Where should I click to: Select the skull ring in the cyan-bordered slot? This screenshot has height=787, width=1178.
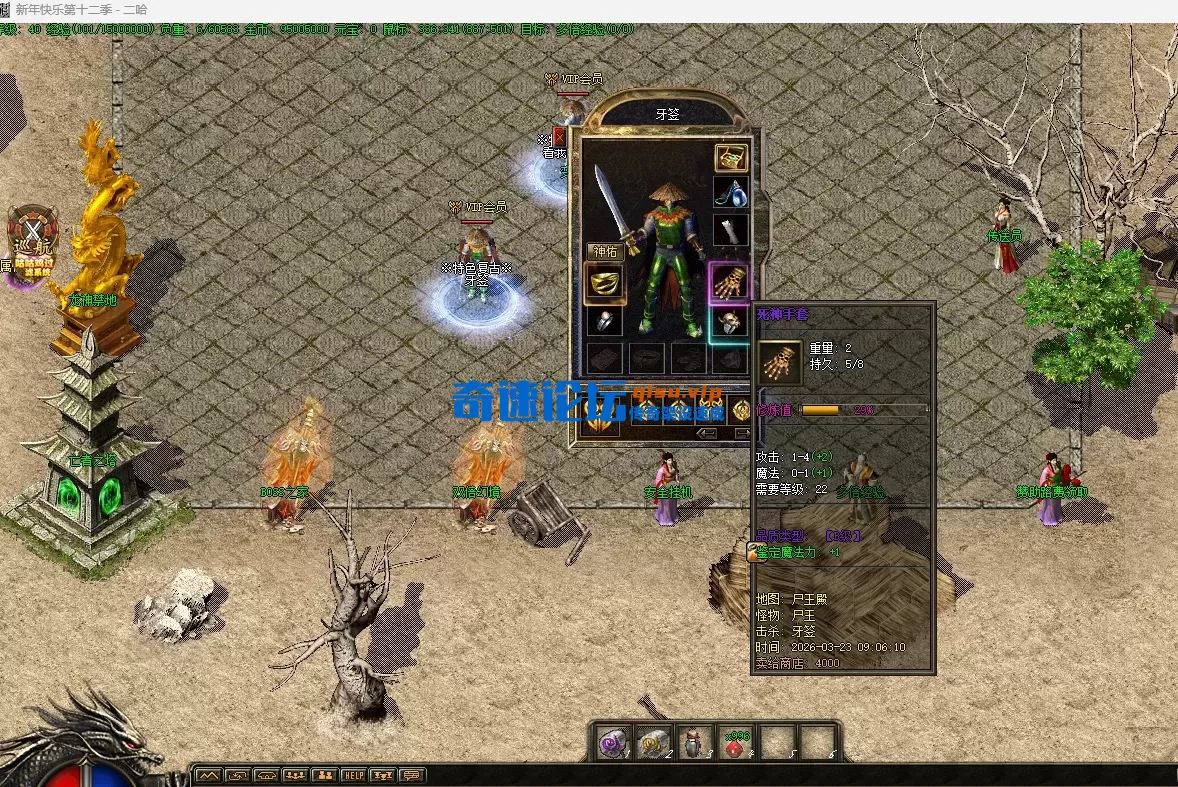[x=731, y=323]
